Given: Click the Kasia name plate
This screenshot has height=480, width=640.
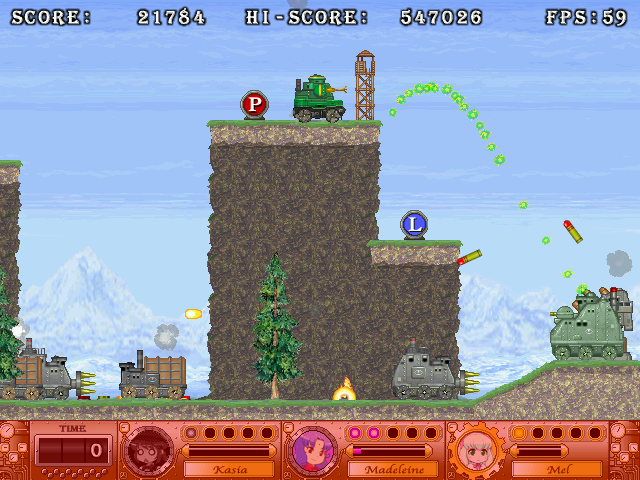Looking at the screenshot, I should 230,468.
